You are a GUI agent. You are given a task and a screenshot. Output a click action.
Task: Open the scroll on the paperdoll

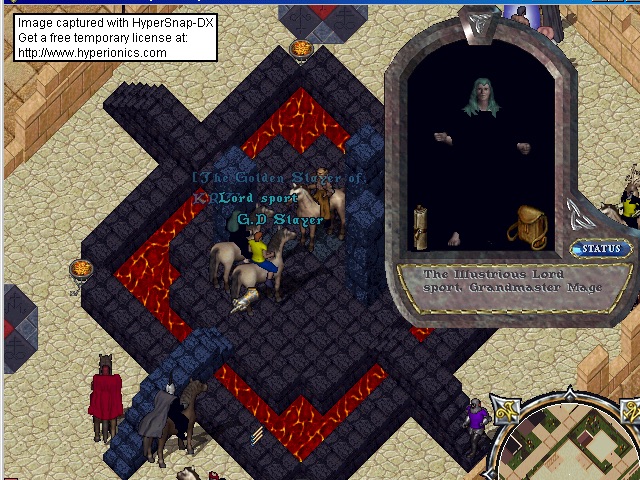click(x=421, y=226)
